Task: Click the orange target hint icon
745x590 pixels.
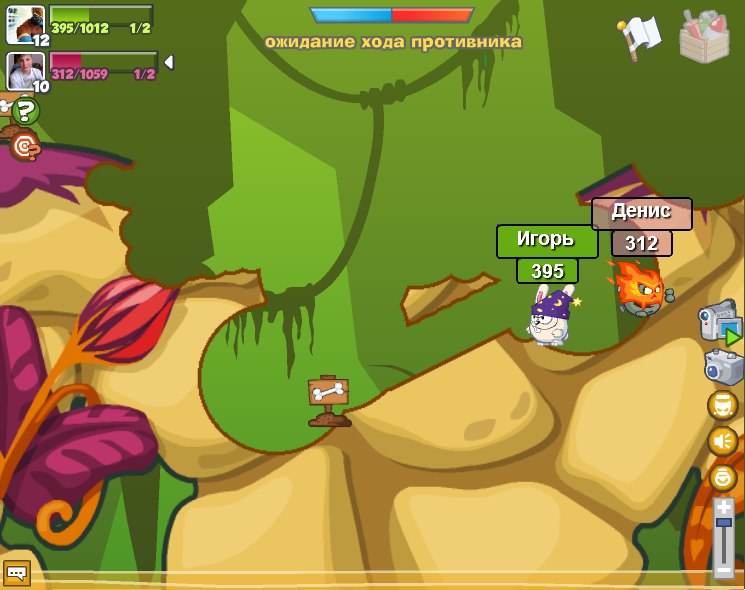Action: pos(25,148)
